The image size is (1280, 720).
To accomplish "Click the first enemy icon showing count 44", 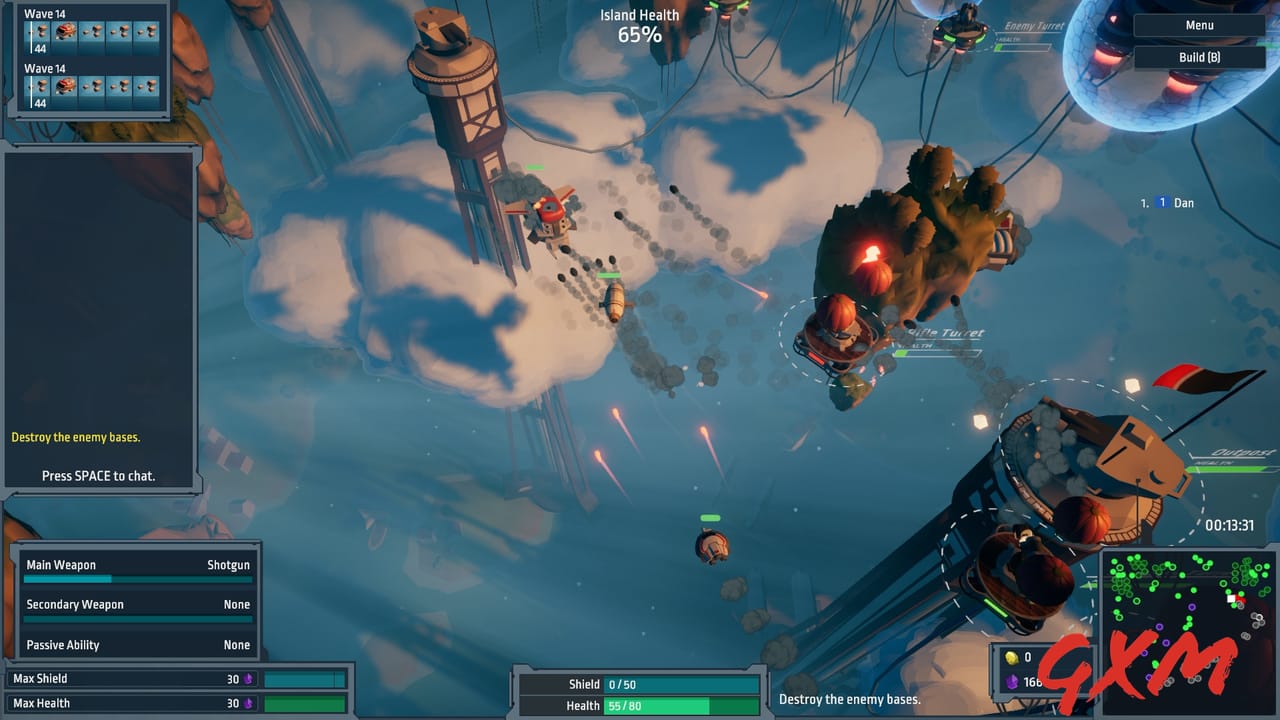I will [x=38, y=31].
